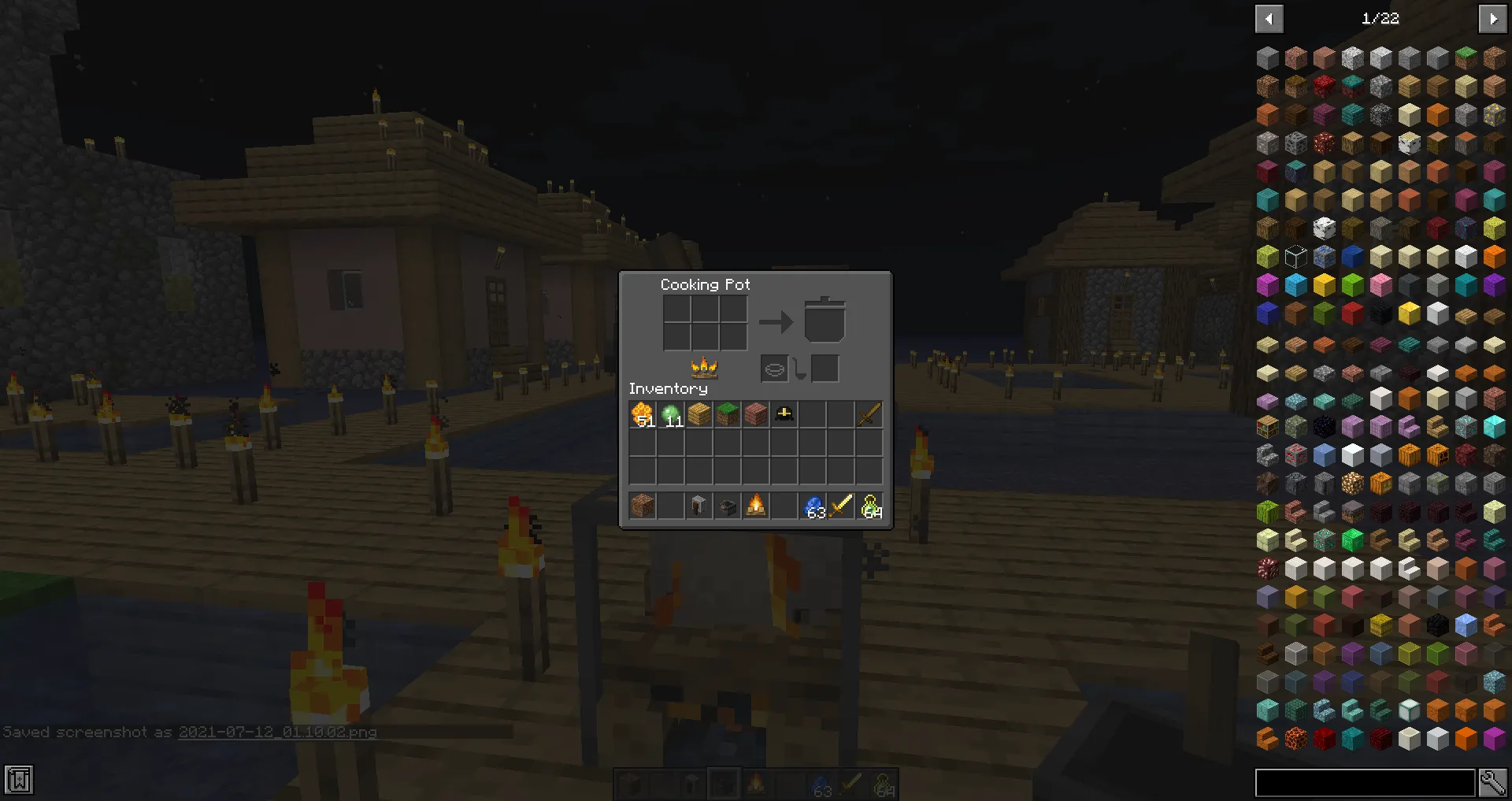Select the lapis lazuli stack in the hotbar

tap(812, 506)
